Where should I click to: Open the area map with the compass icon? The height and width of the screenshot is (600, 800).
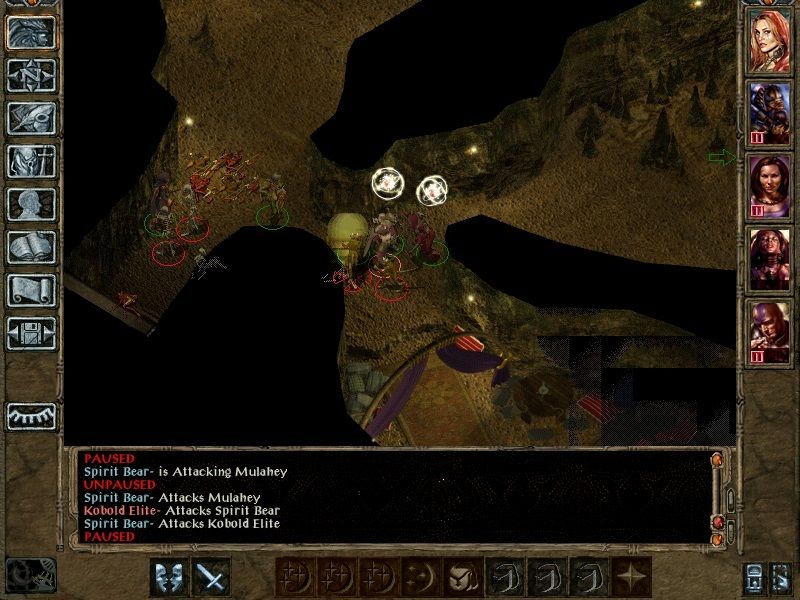[31, 75]
